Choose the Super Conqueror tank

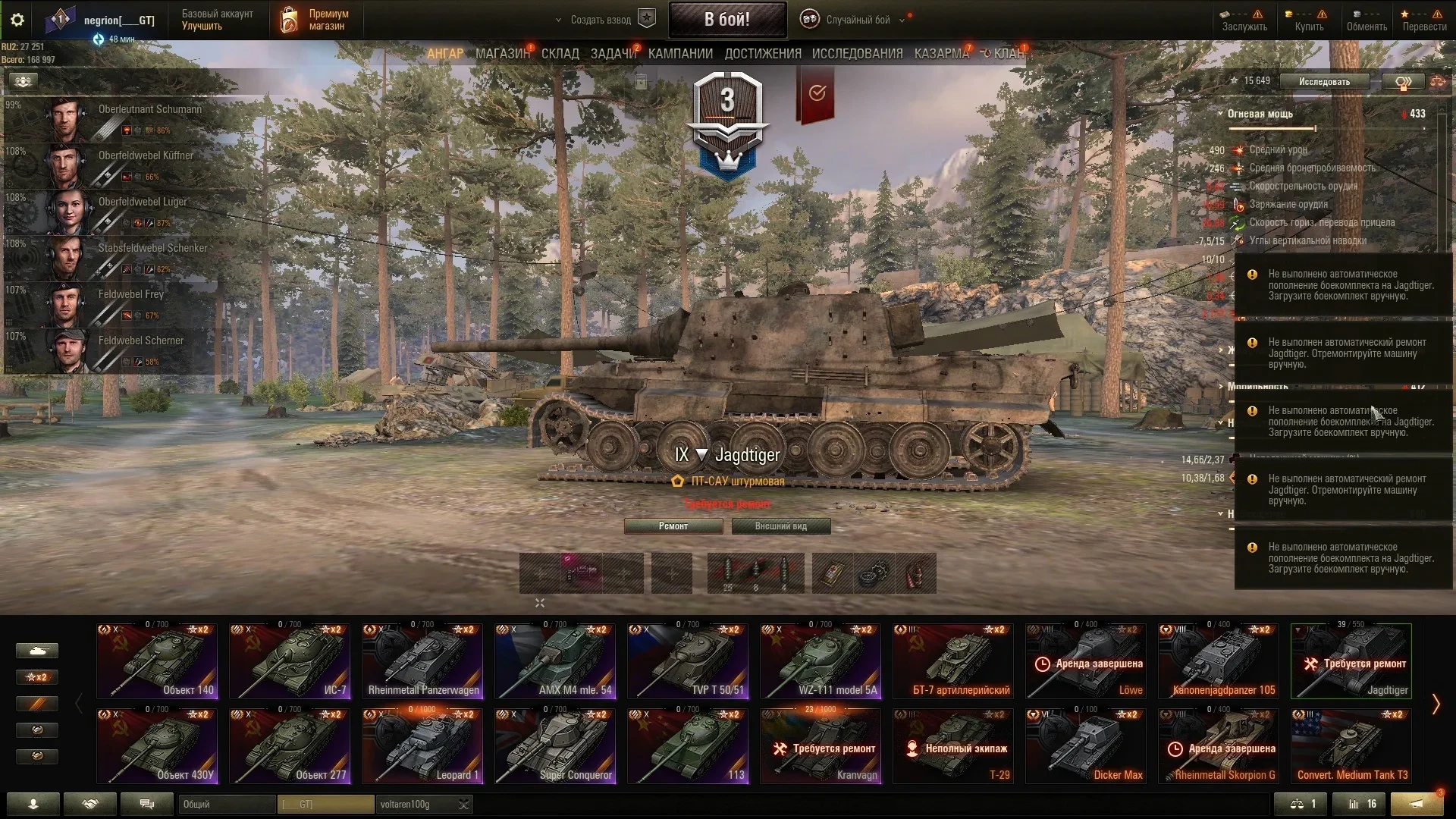coord(555,745)
